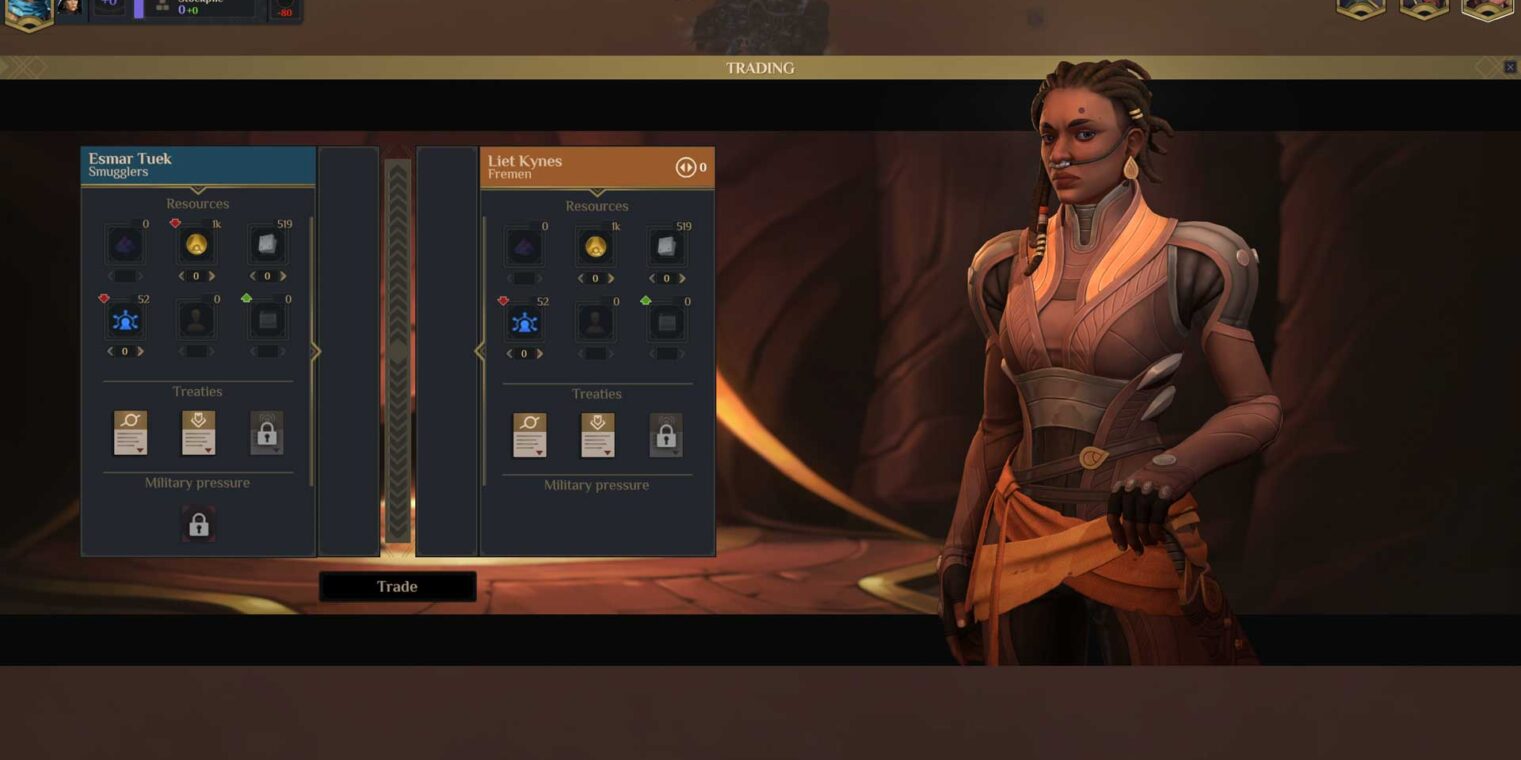The width and height of the screenshot is (1521, 760).
Task: Click the balance arrows icon beside Liet Kynes
Action: [x=685, y=167]
